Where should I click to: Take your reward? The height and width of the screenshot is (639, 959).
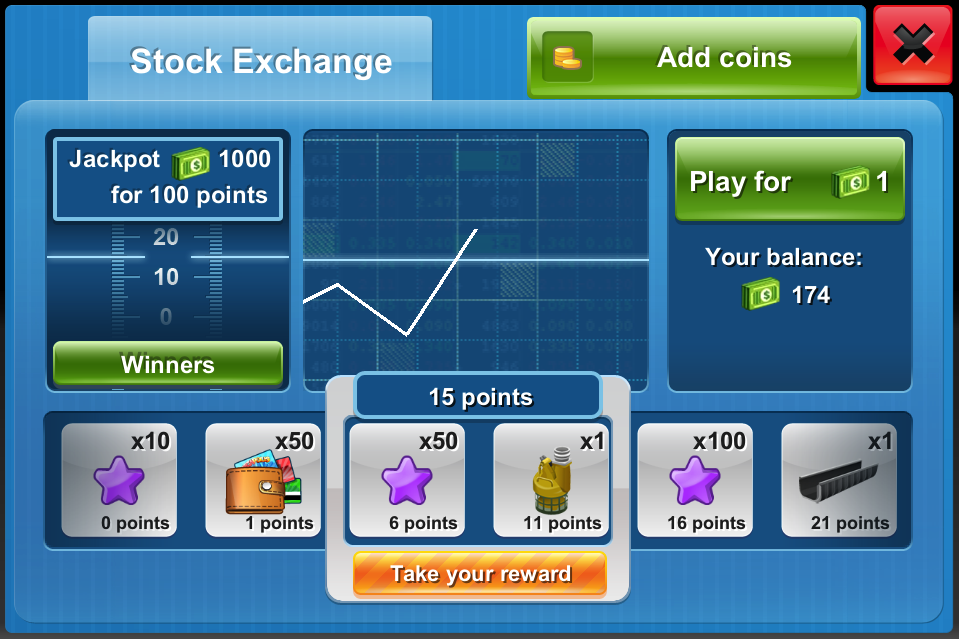[480, 574]
